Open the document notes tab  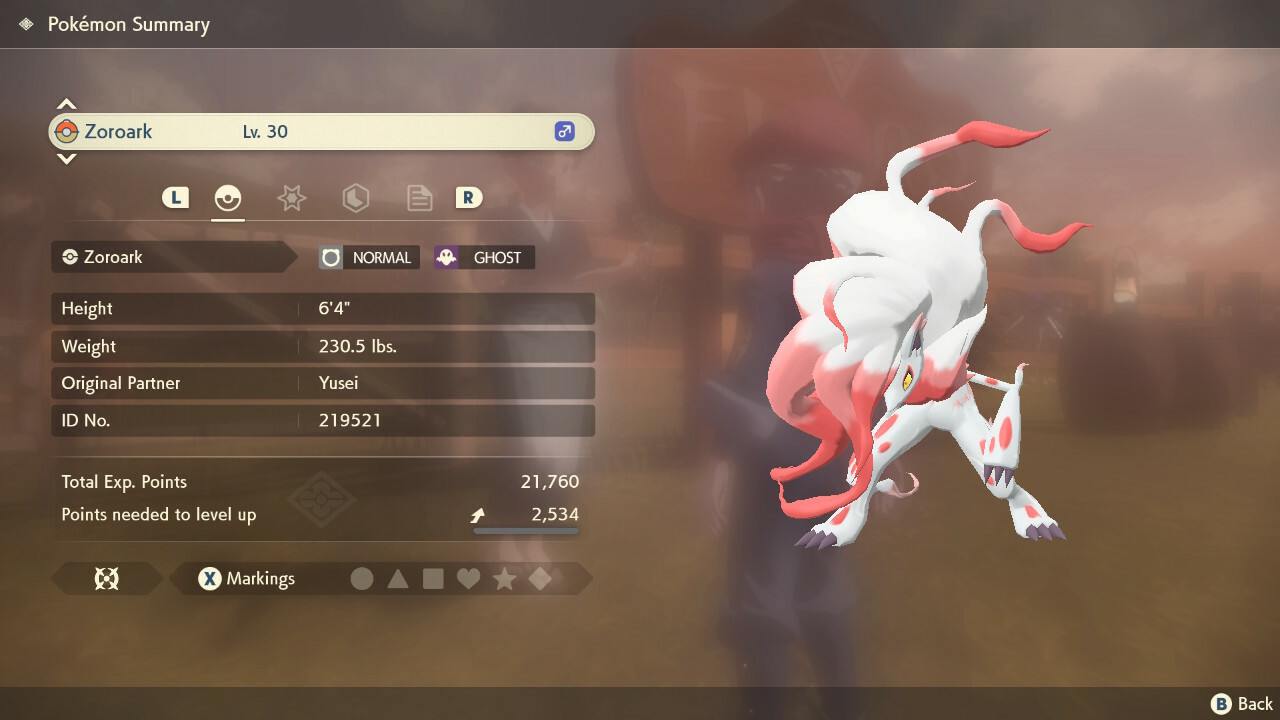tap(419, 198)
